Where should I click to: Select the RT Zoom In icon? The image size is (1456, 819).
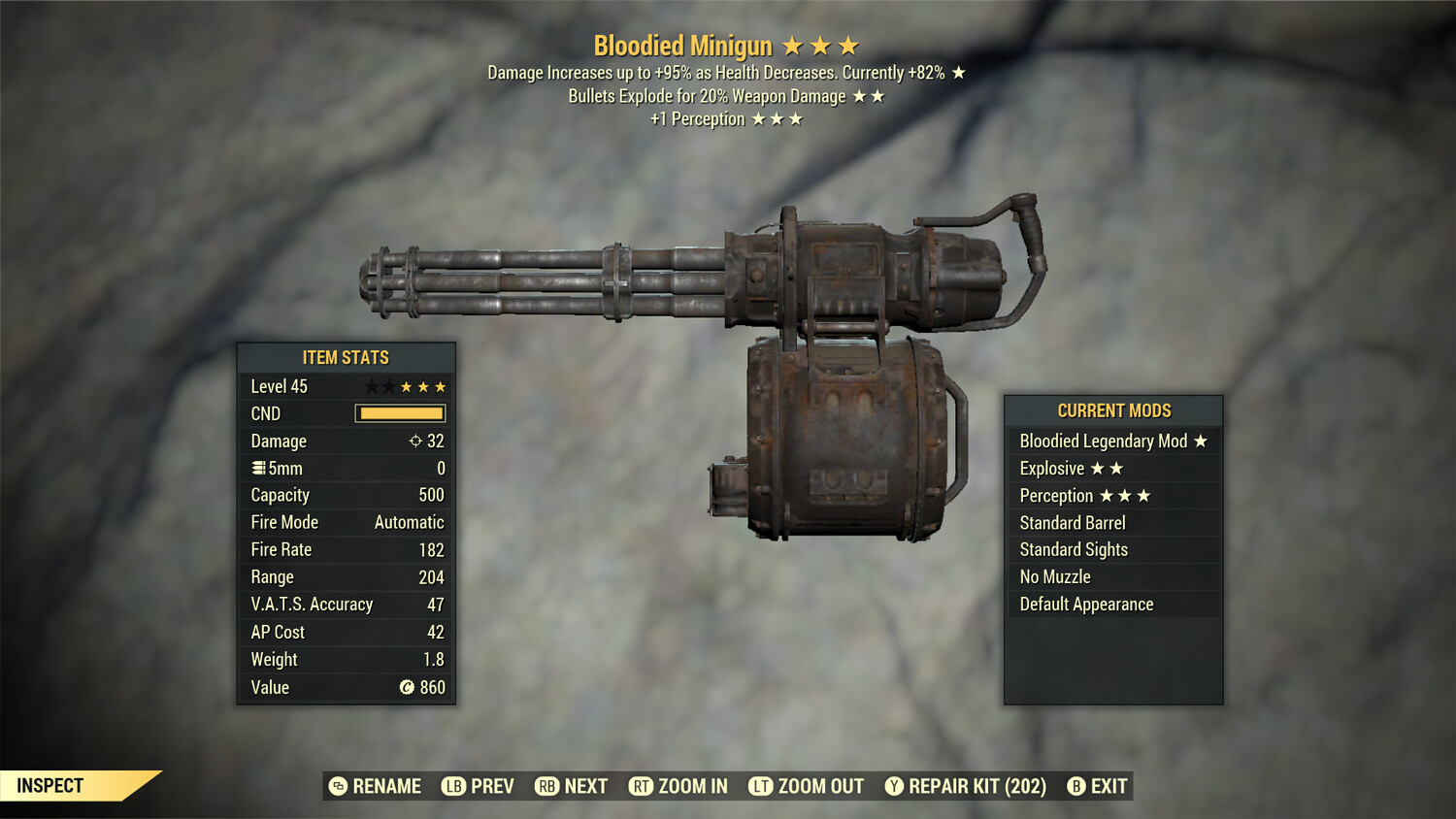pos(642,786)
